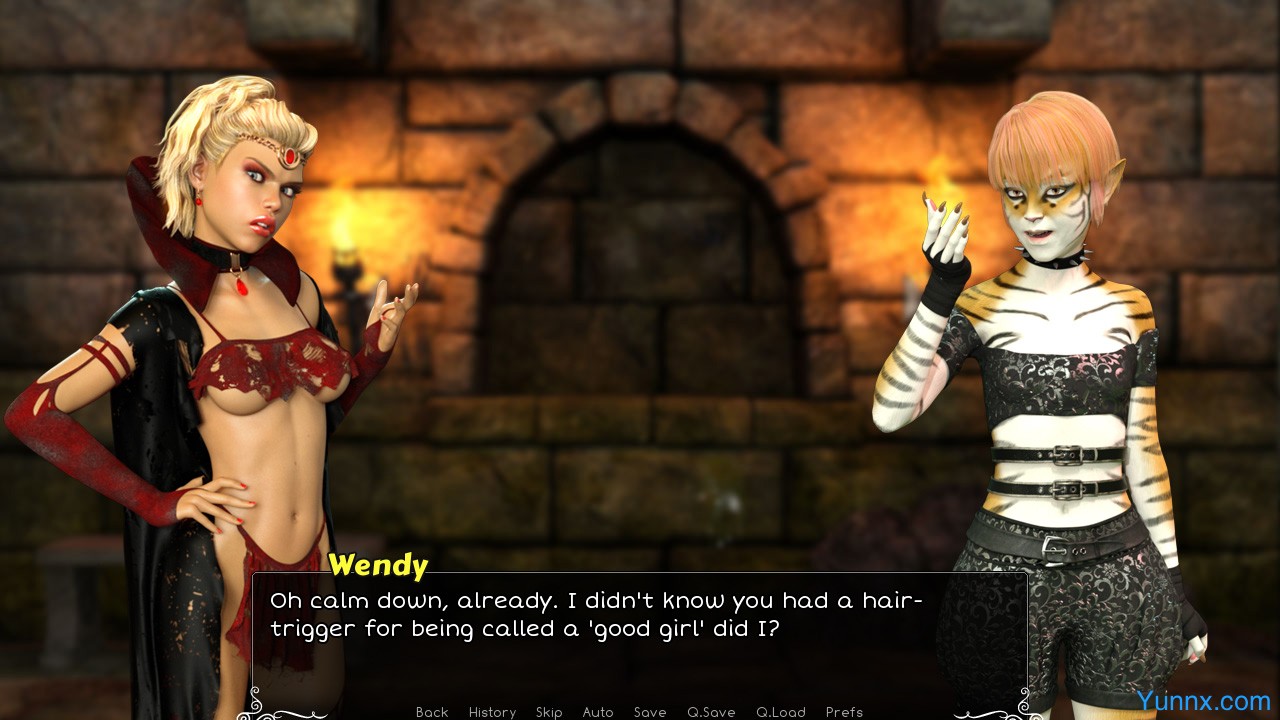This screenshot has height=720, width=1280.
Task: Open the dialogue History log
Action: coord(492,712)
